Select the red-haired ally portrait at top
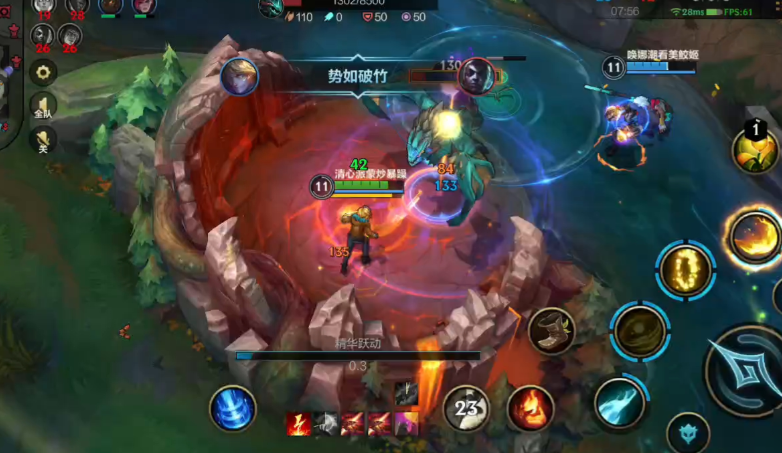Screen dimensions: 782x453 (143, 6)
